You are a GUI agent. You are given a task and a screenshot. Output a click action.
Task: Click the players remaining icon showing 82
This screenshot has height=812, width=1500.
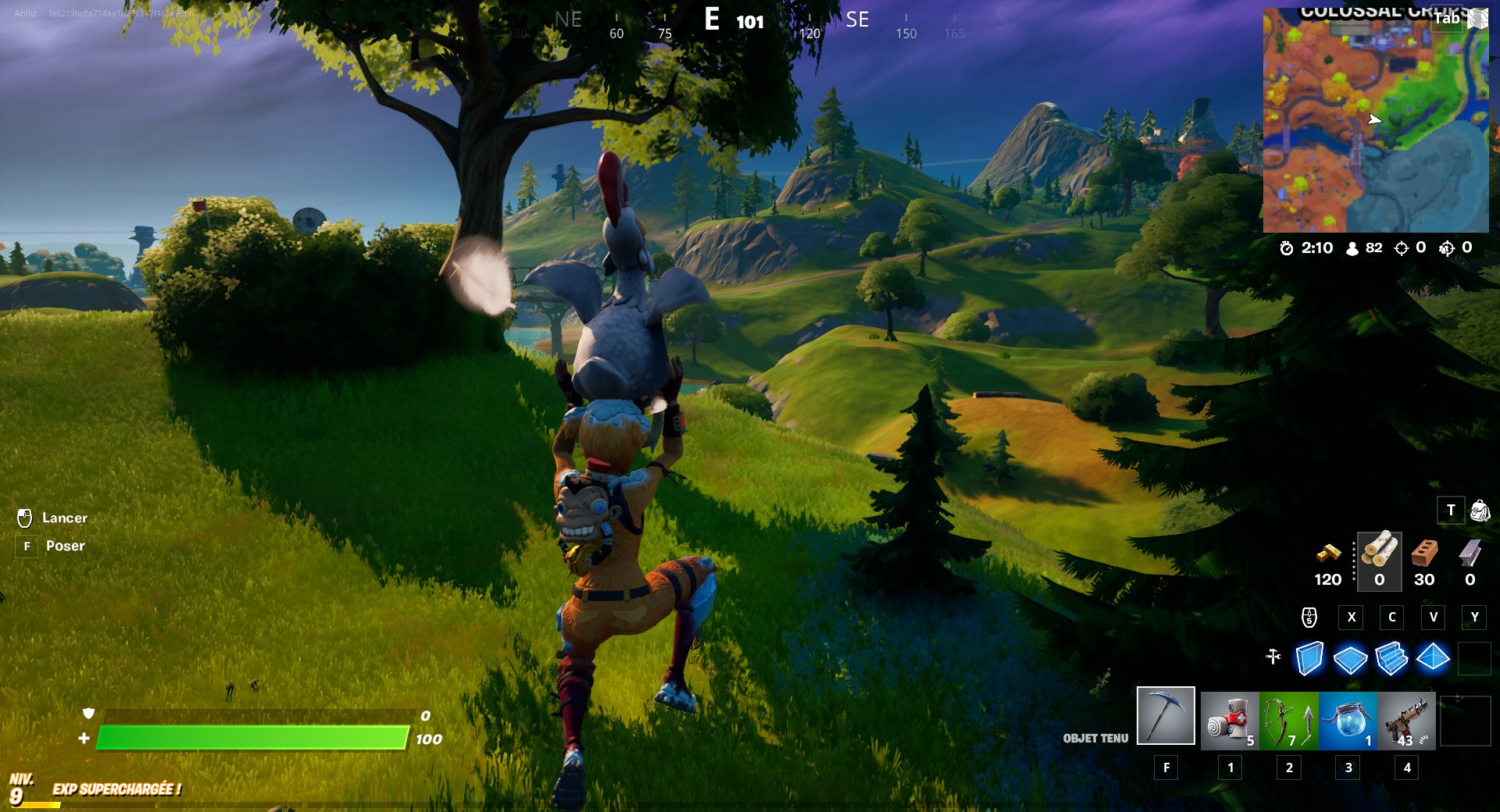pyautogui.click(x=1351, y=248)
